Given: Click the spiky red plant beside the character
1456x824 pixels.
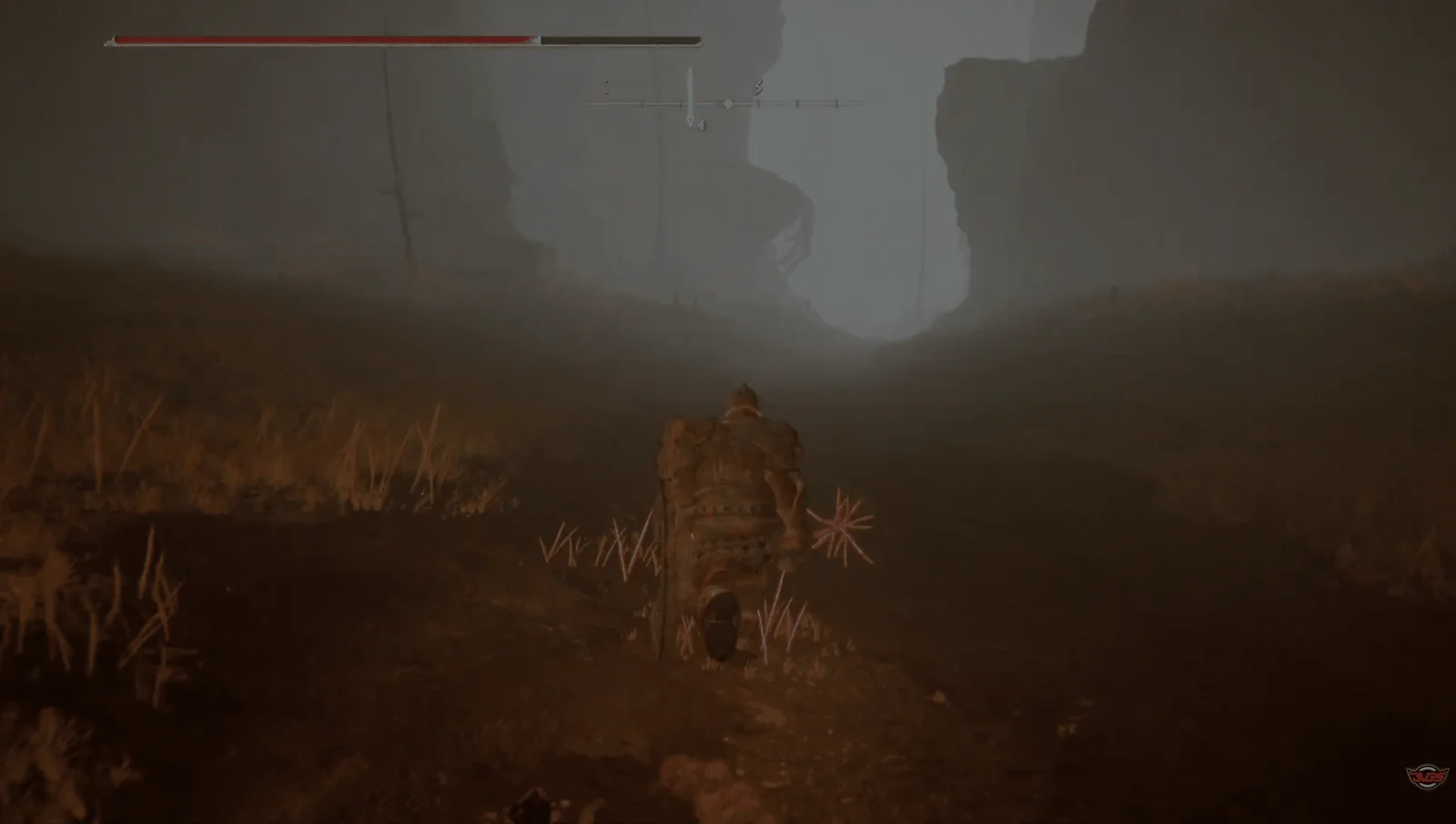Looking at the screenshot, I should click(x=842, y=524).
